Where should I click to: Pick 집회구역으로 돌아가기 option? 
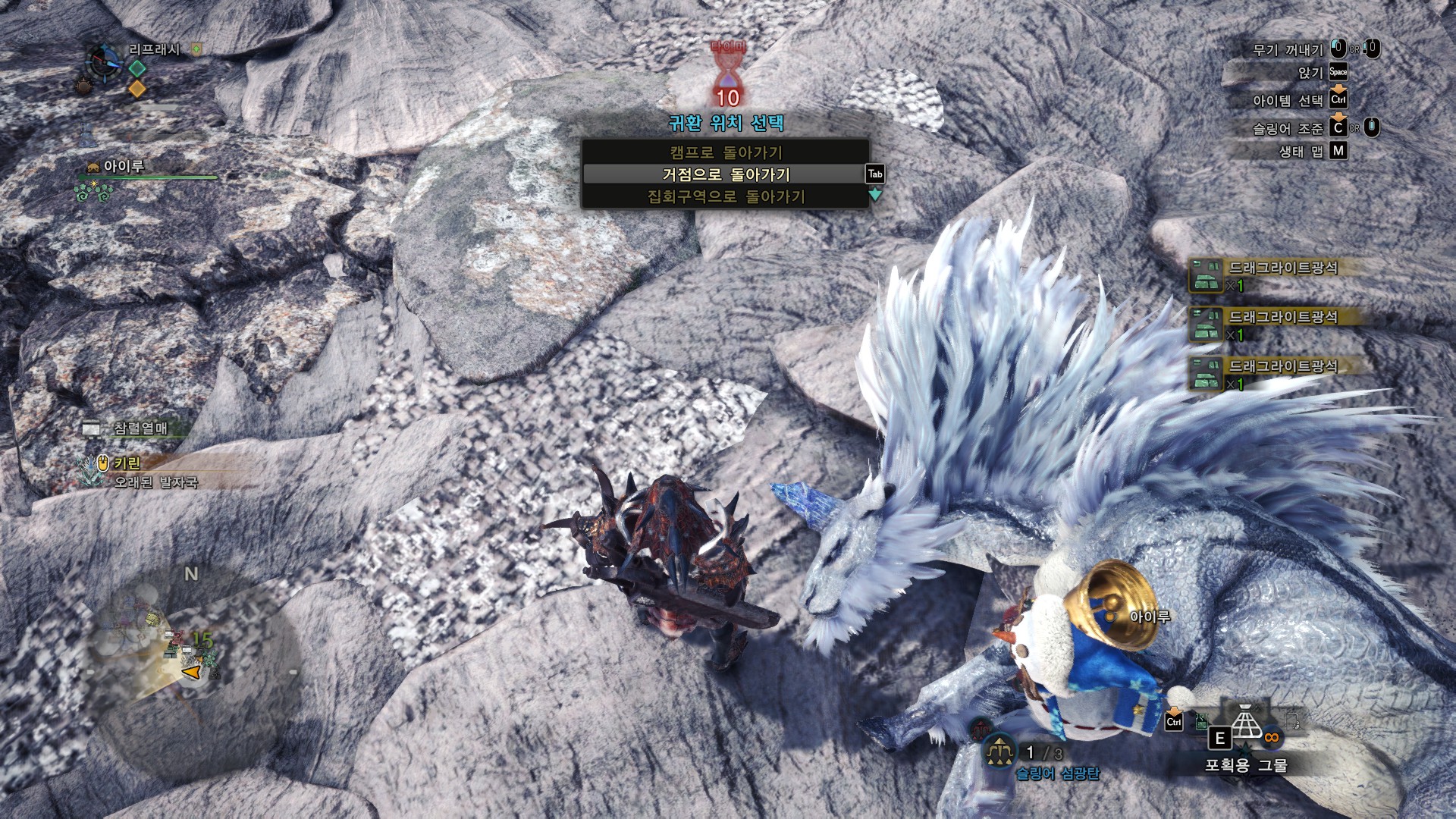[725, 197]
